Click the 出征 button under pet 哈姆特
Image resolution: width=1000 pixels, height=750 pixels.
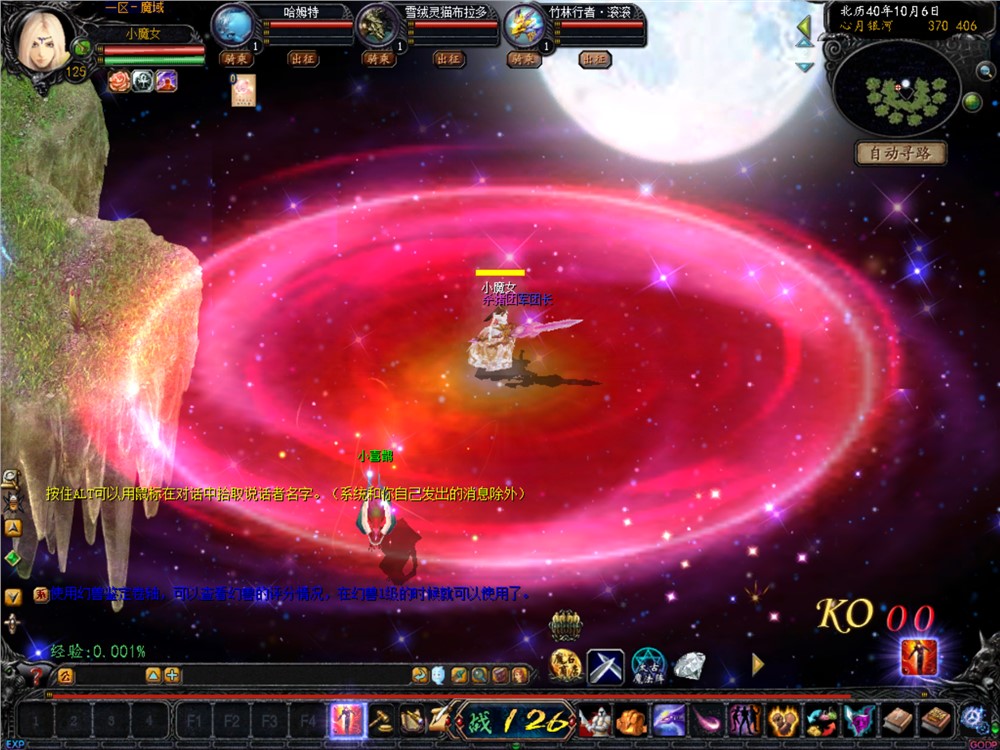[x=304, y=59]
